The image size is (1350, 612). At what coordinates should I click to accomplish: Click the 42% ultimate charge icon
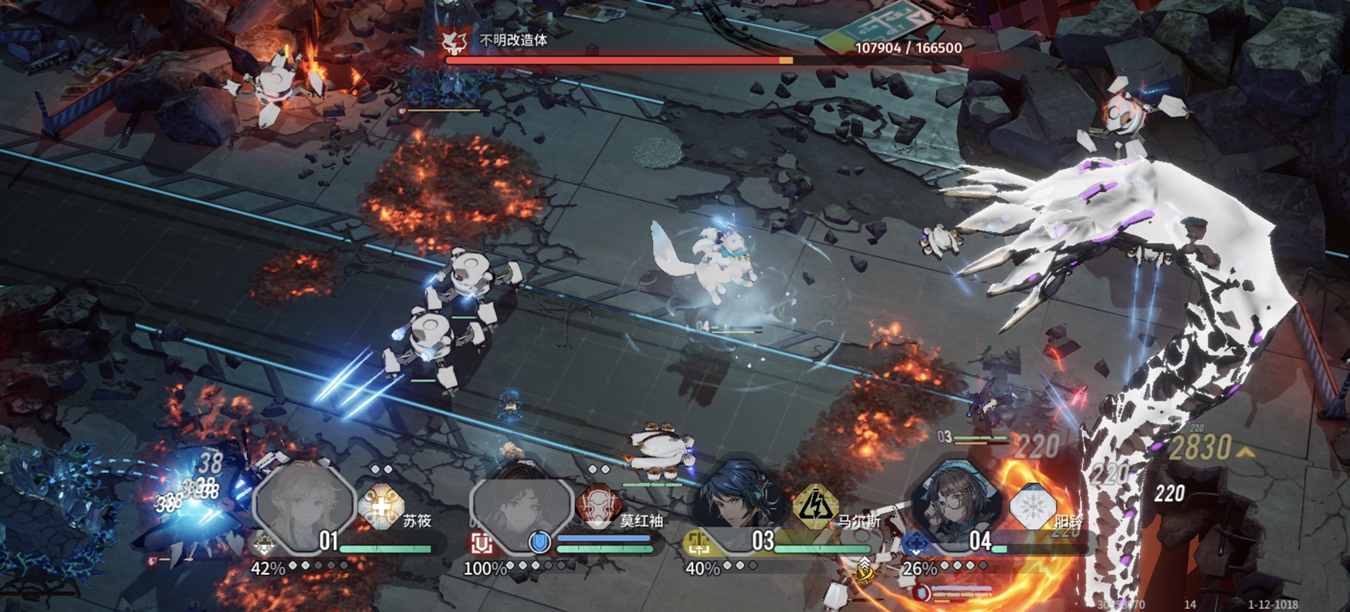click(x=265, y=543)
